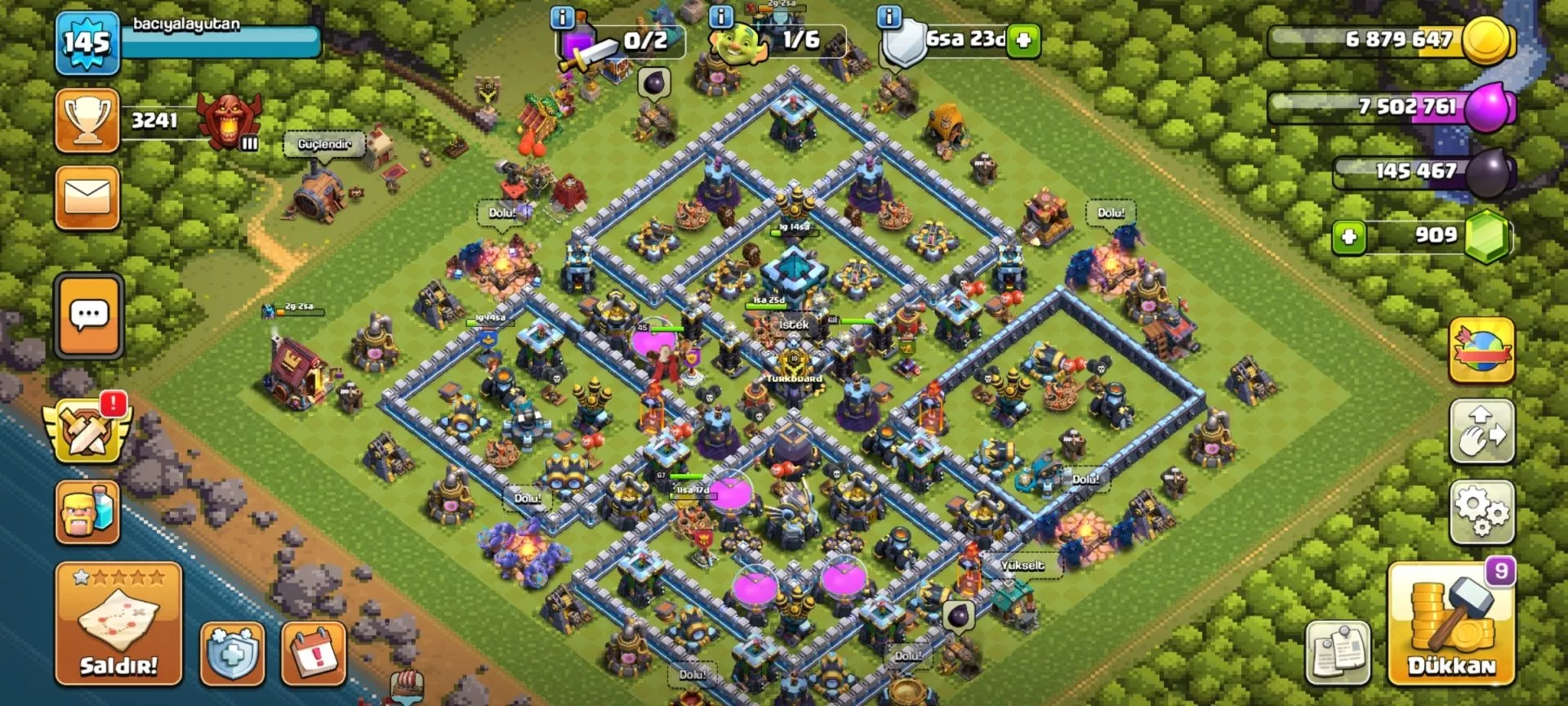1568x706 pixels.
Task: Open layout editor hand-swap button
Action: coord(1481,431)
